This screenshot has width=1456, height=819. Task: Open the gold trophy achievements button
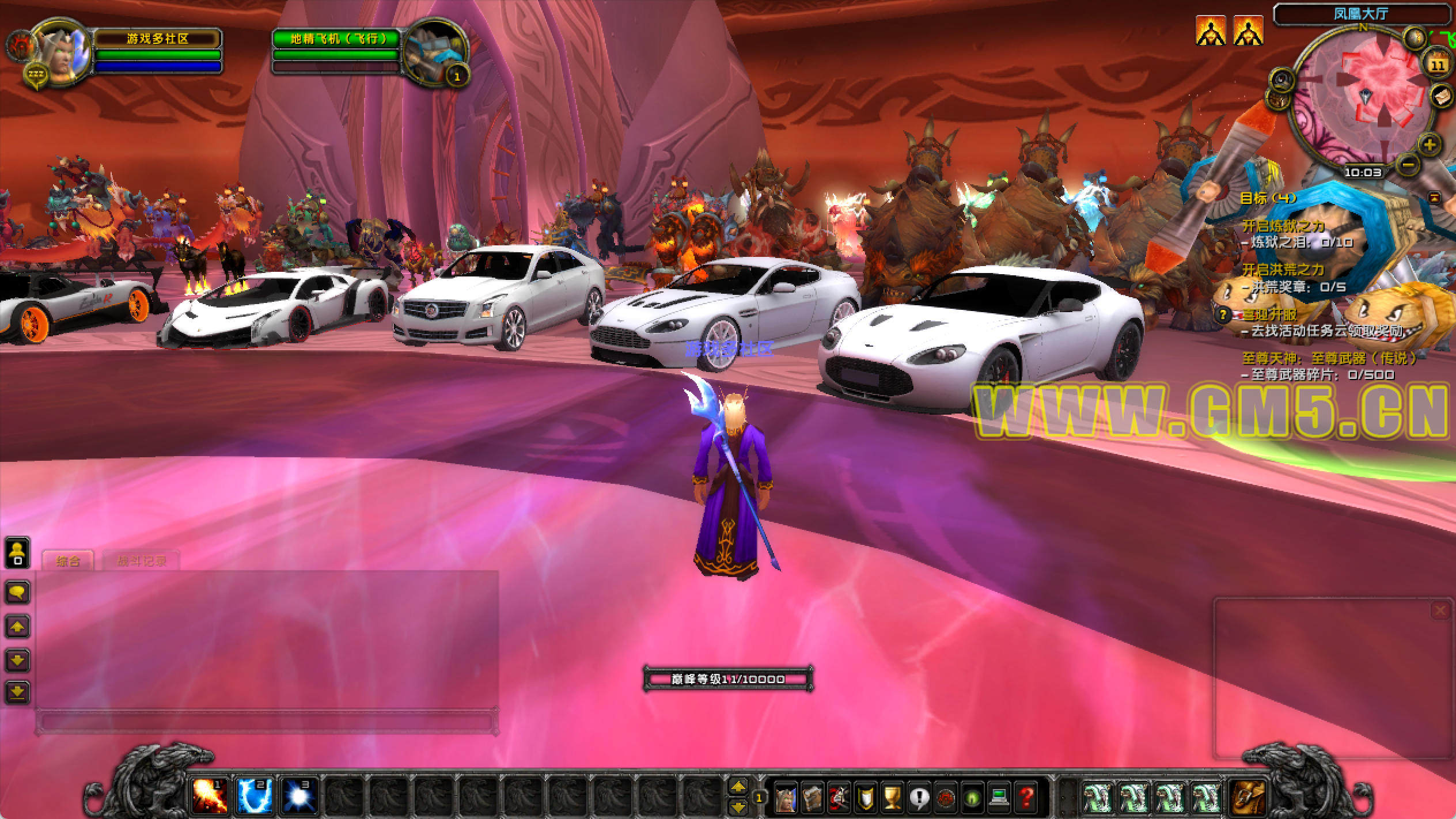coord(892,798)
